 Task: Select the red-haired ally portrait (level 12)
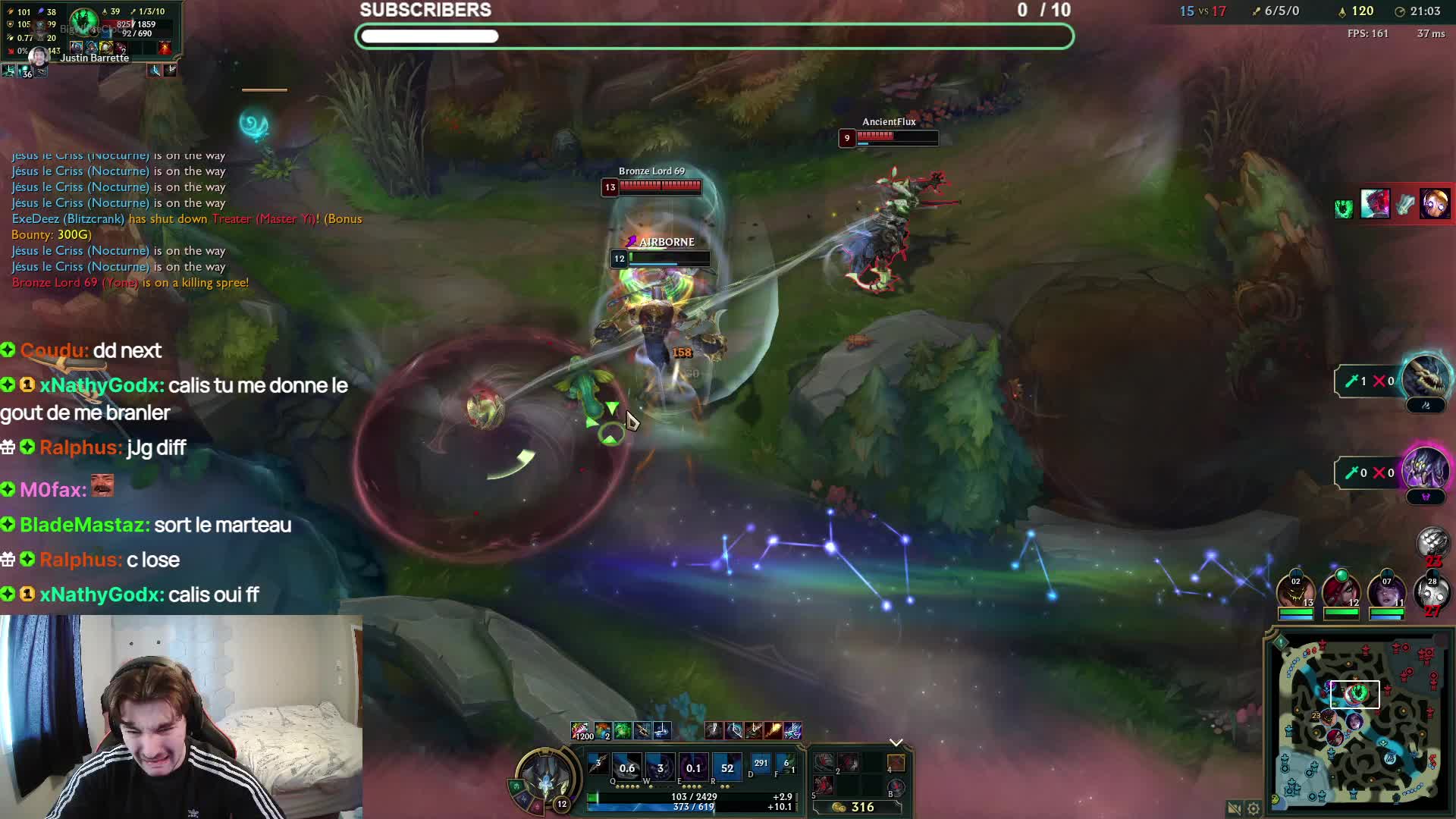pos(1341,591)
